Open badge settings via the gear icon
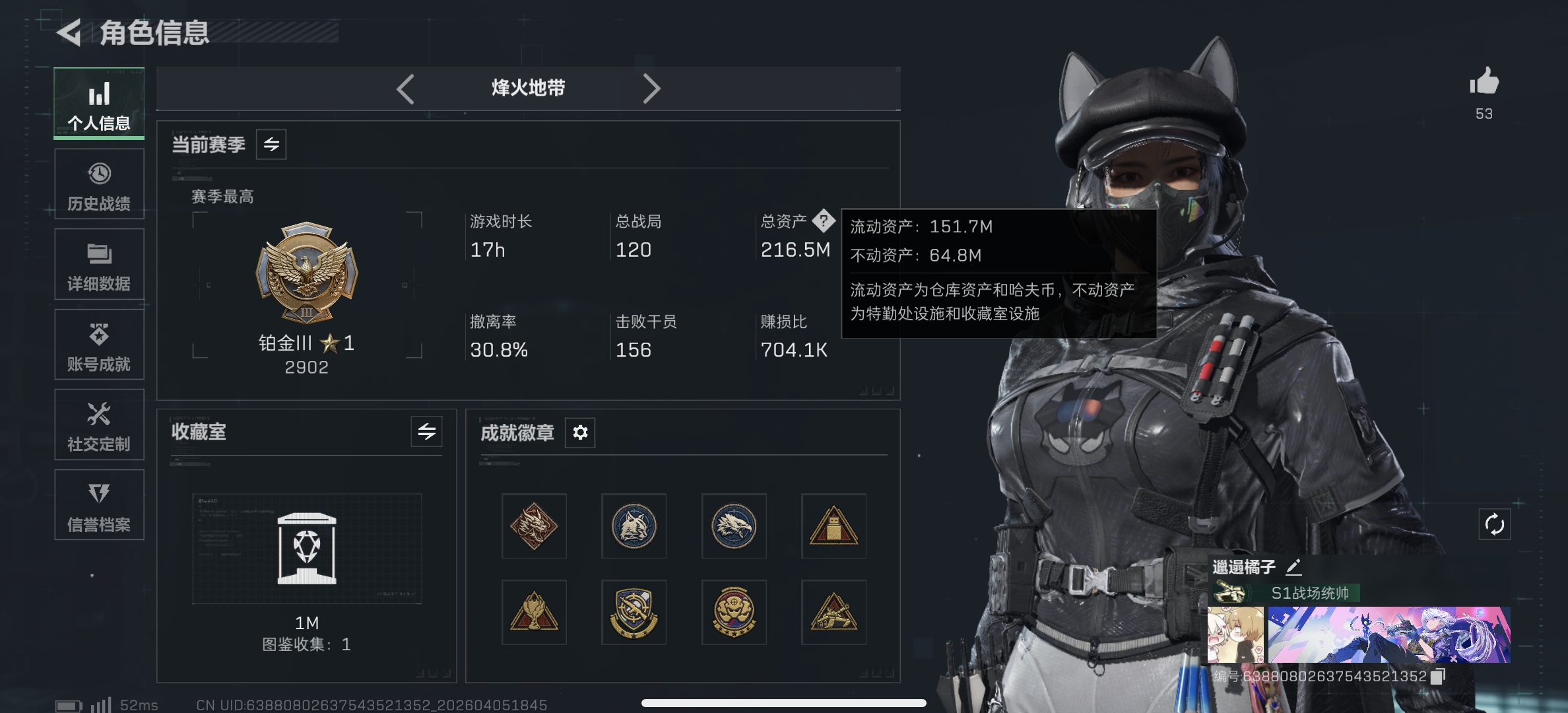The image size is (1568, 713). point(579,432)
